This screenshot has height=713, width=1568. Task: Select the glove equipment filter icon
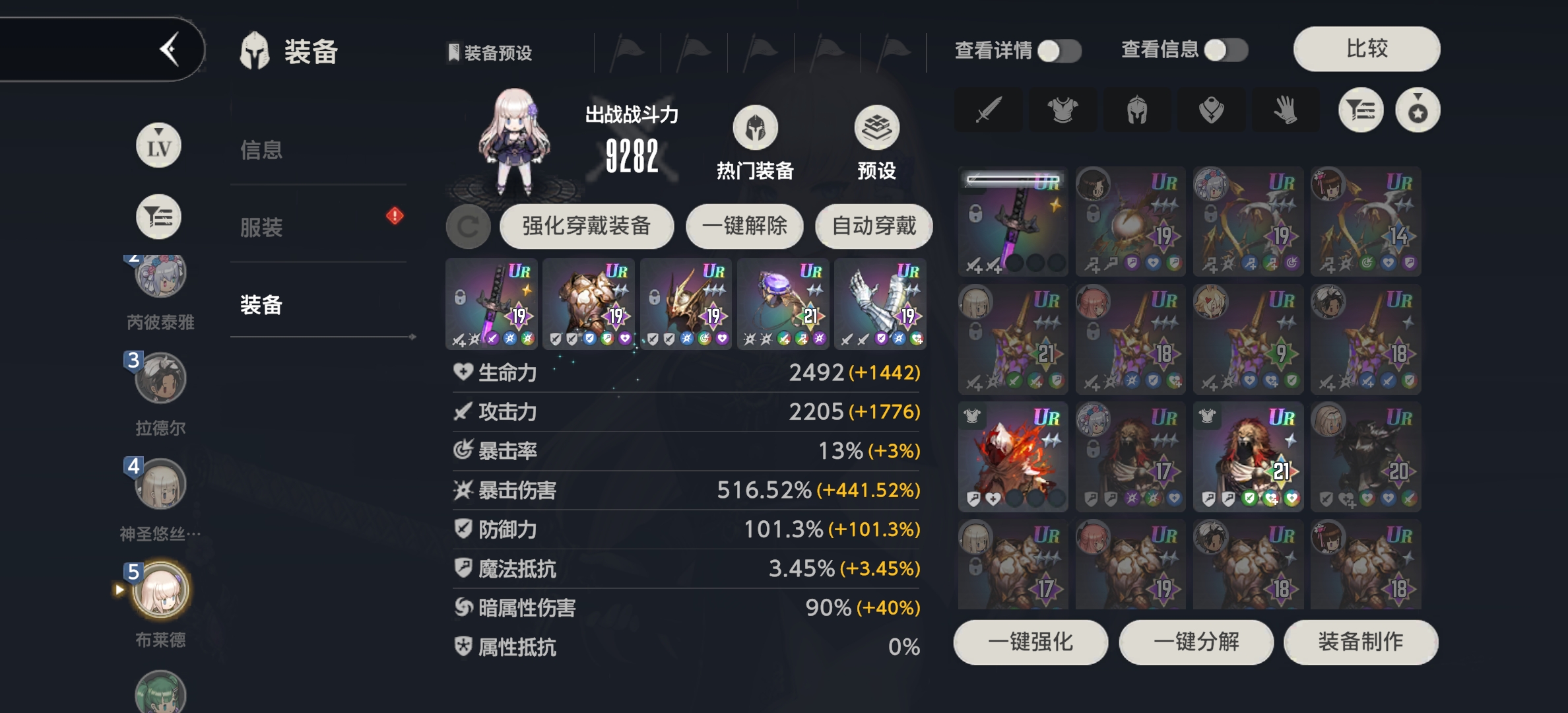pyautogui.click(x=1286, y=110)
